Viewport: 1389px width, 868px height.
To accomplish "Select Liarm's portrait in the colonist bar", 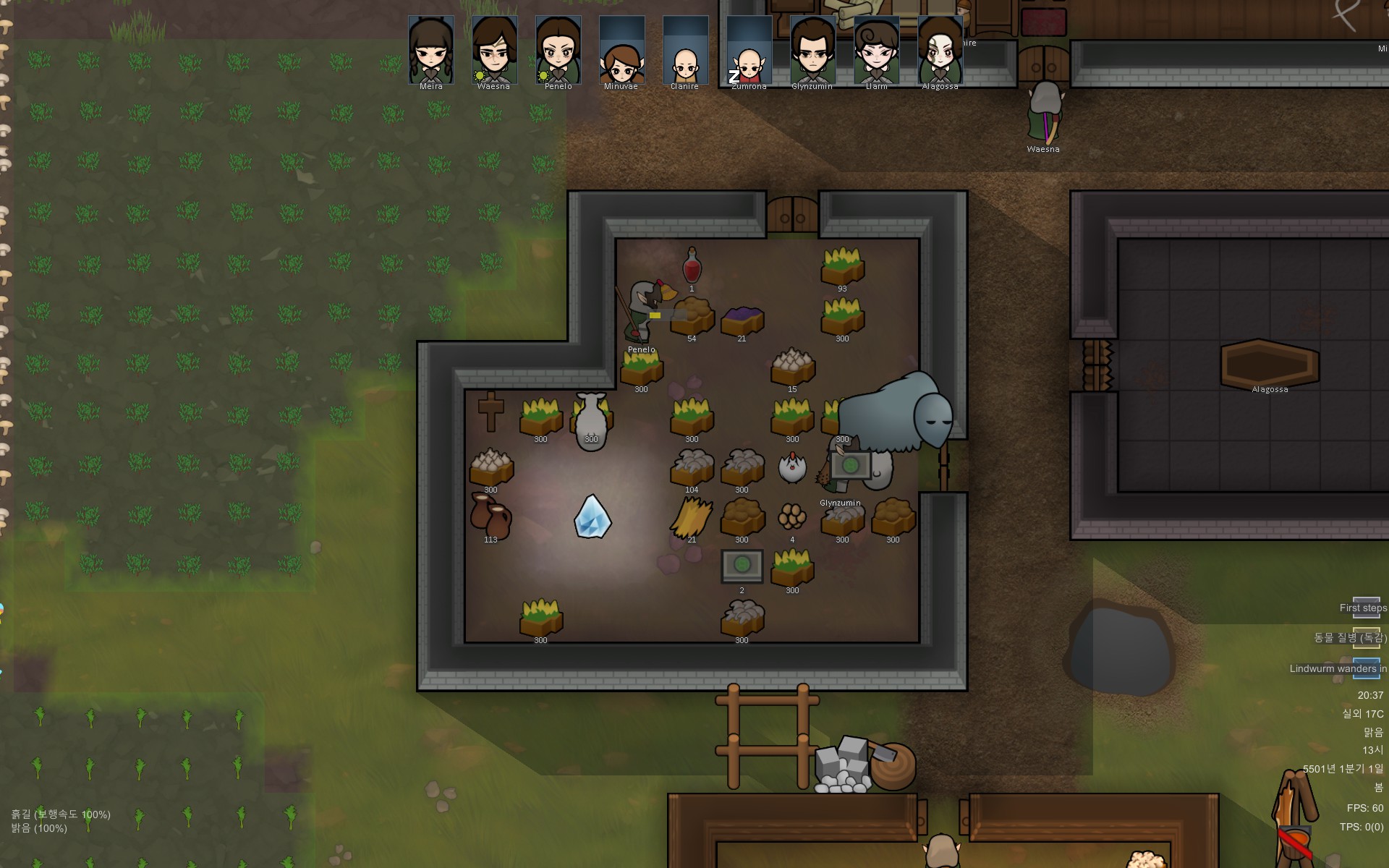I will click(x=876, y=51).
